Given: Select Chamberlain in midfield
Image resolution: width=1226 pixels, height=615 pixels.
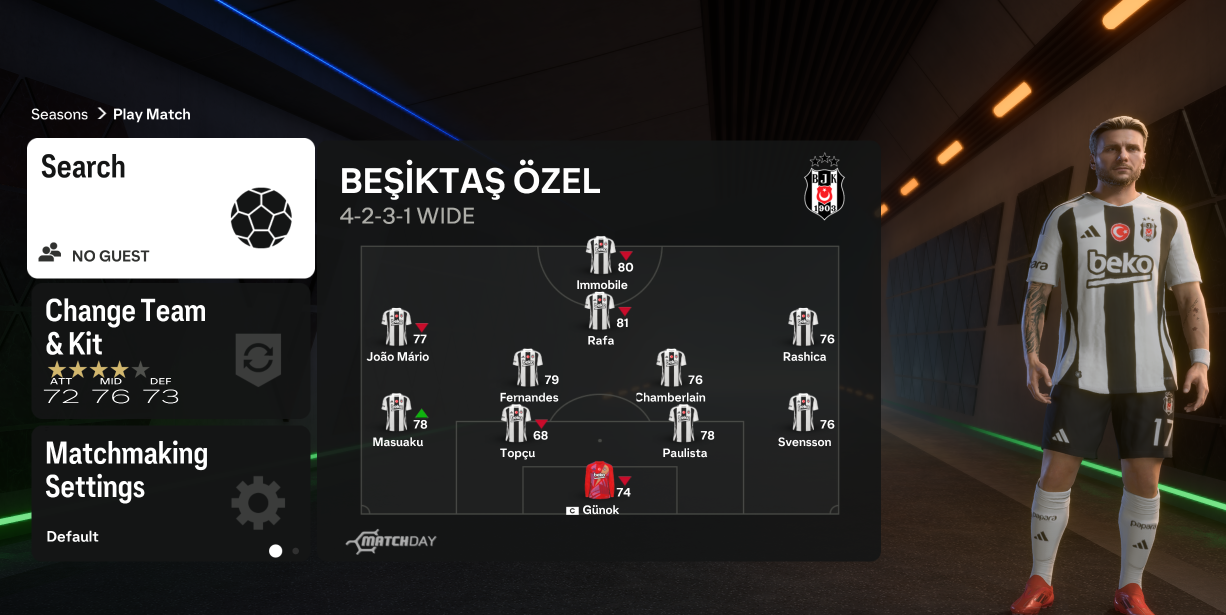Looking at the screenshot, I should point(671,369).
